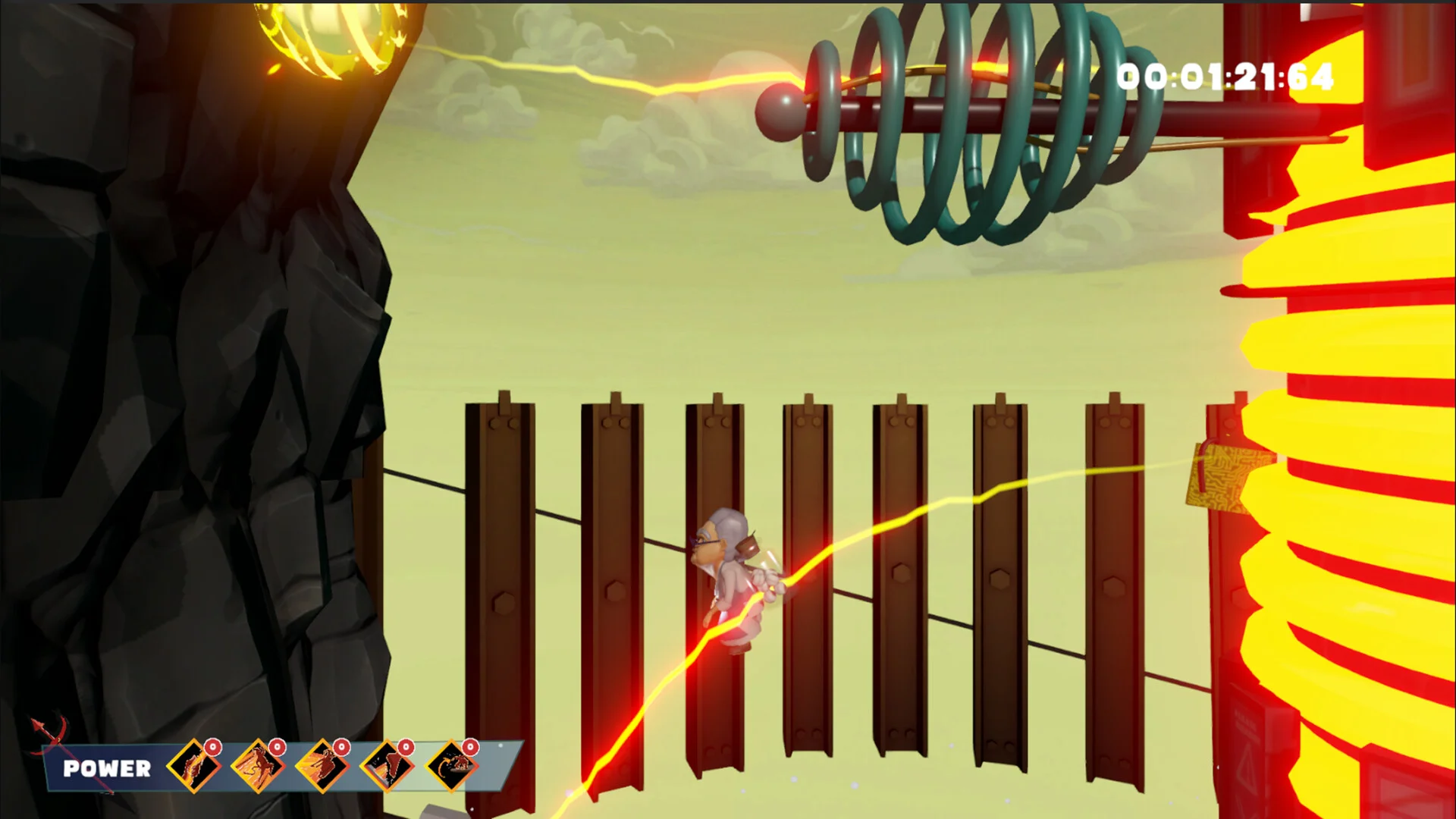Trigger the curved-arrow jump power icon

coord(451,766)
